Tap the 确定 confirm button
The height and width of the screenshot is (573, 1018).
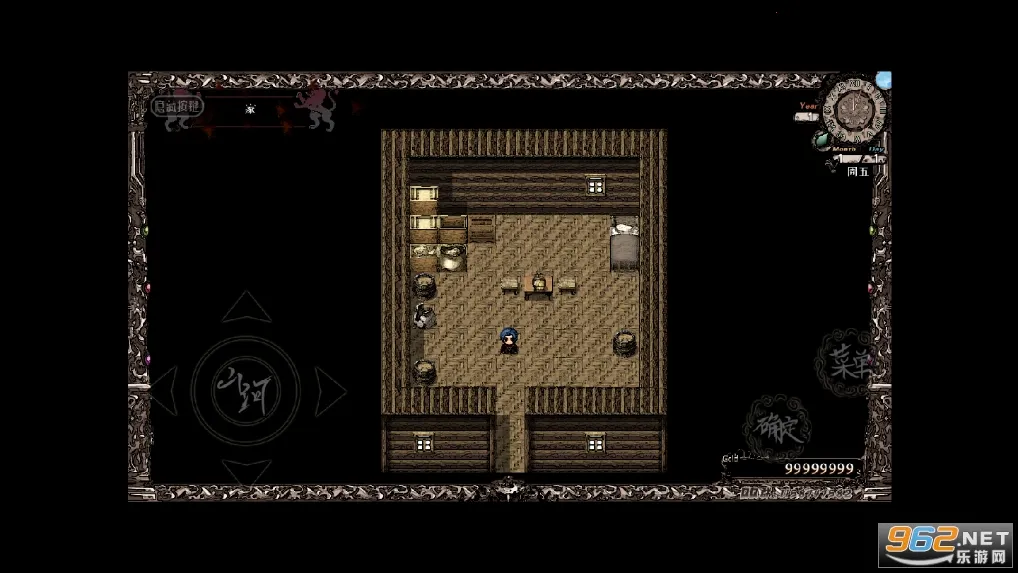click(x=775, y=426)
